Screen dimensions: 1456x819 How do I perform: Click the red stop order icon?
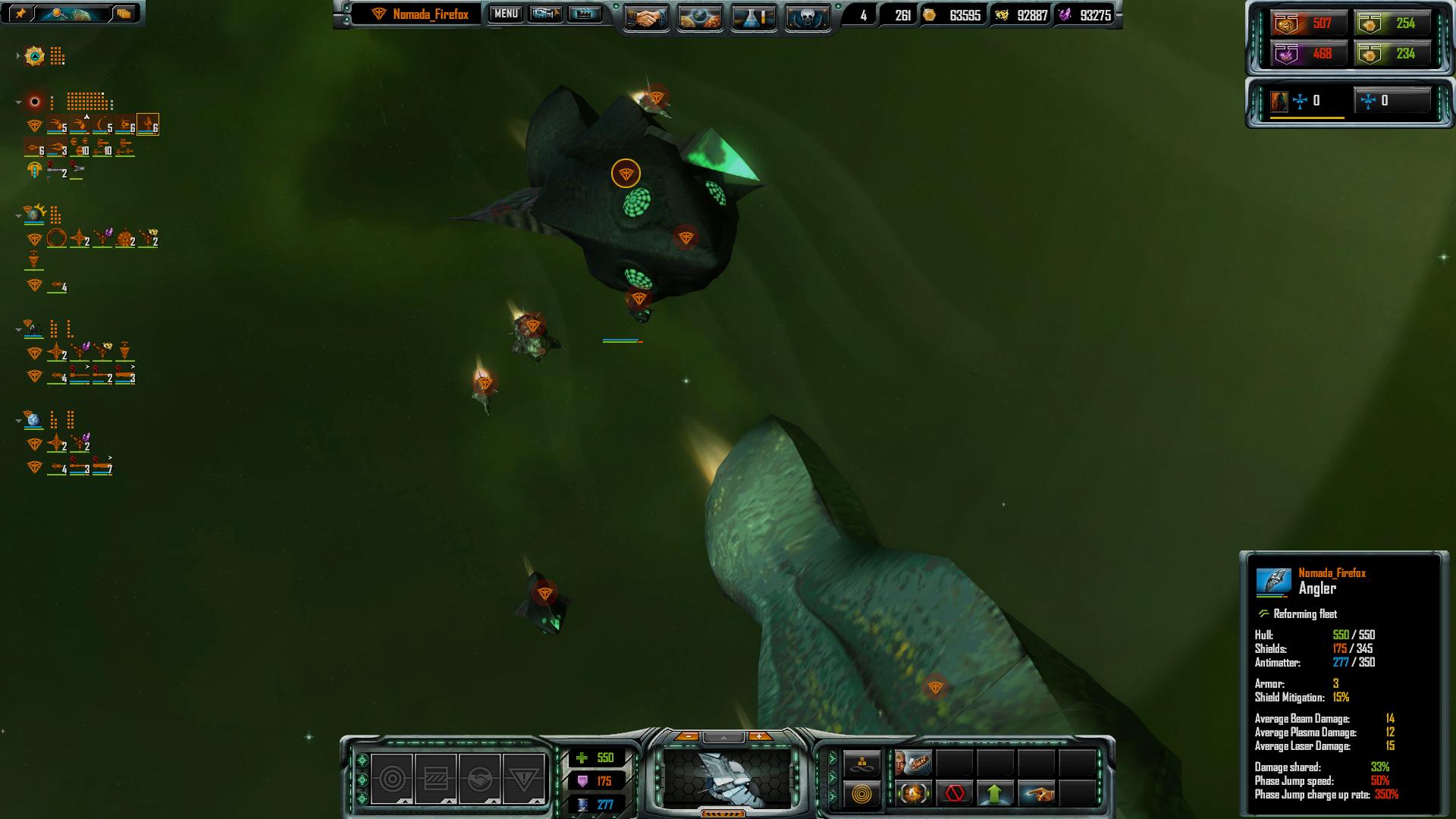(x=955, y=794)
